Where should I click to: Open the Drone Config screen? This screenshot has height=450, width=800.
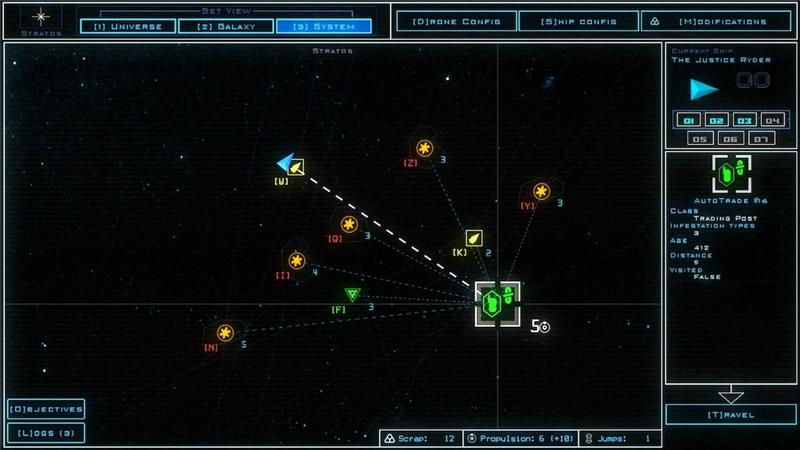456,20
